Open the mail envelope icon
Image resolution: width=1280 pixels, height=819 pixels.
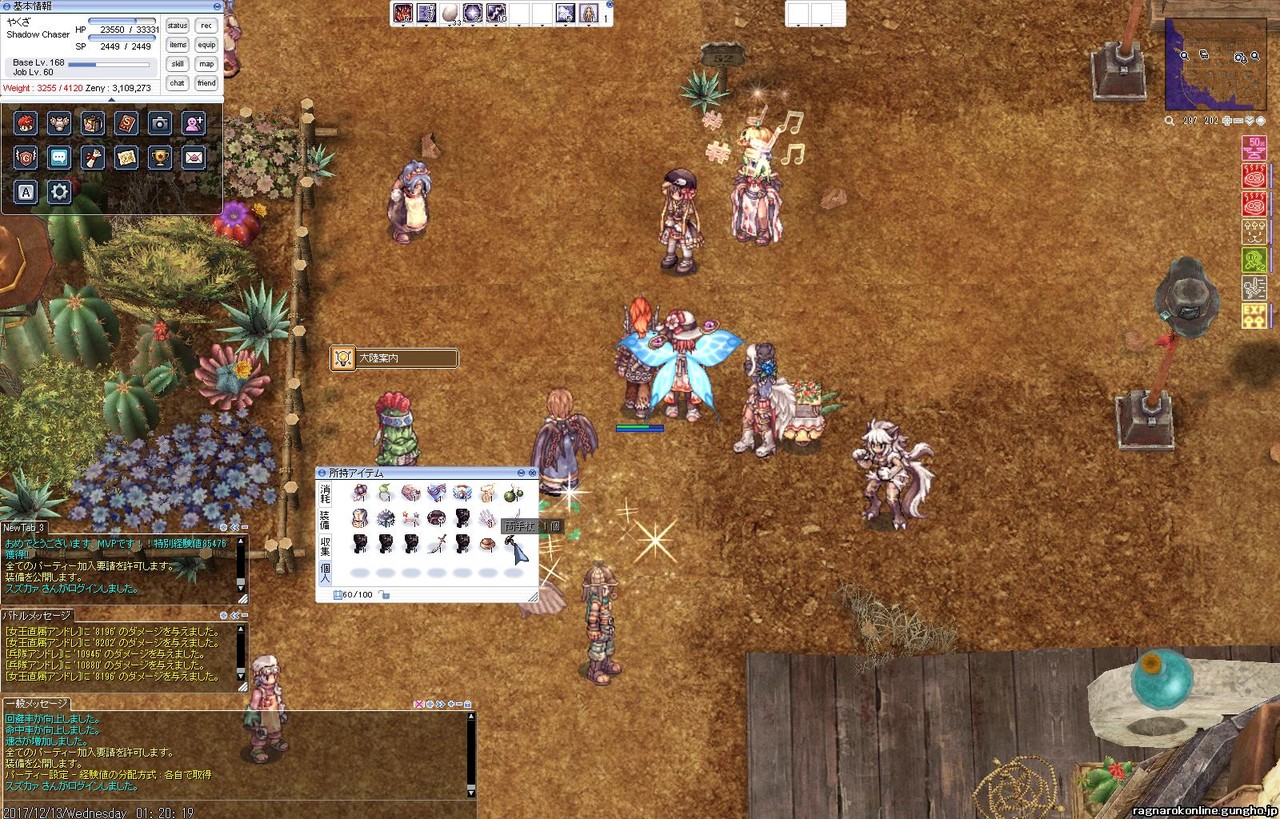(193, 157)
